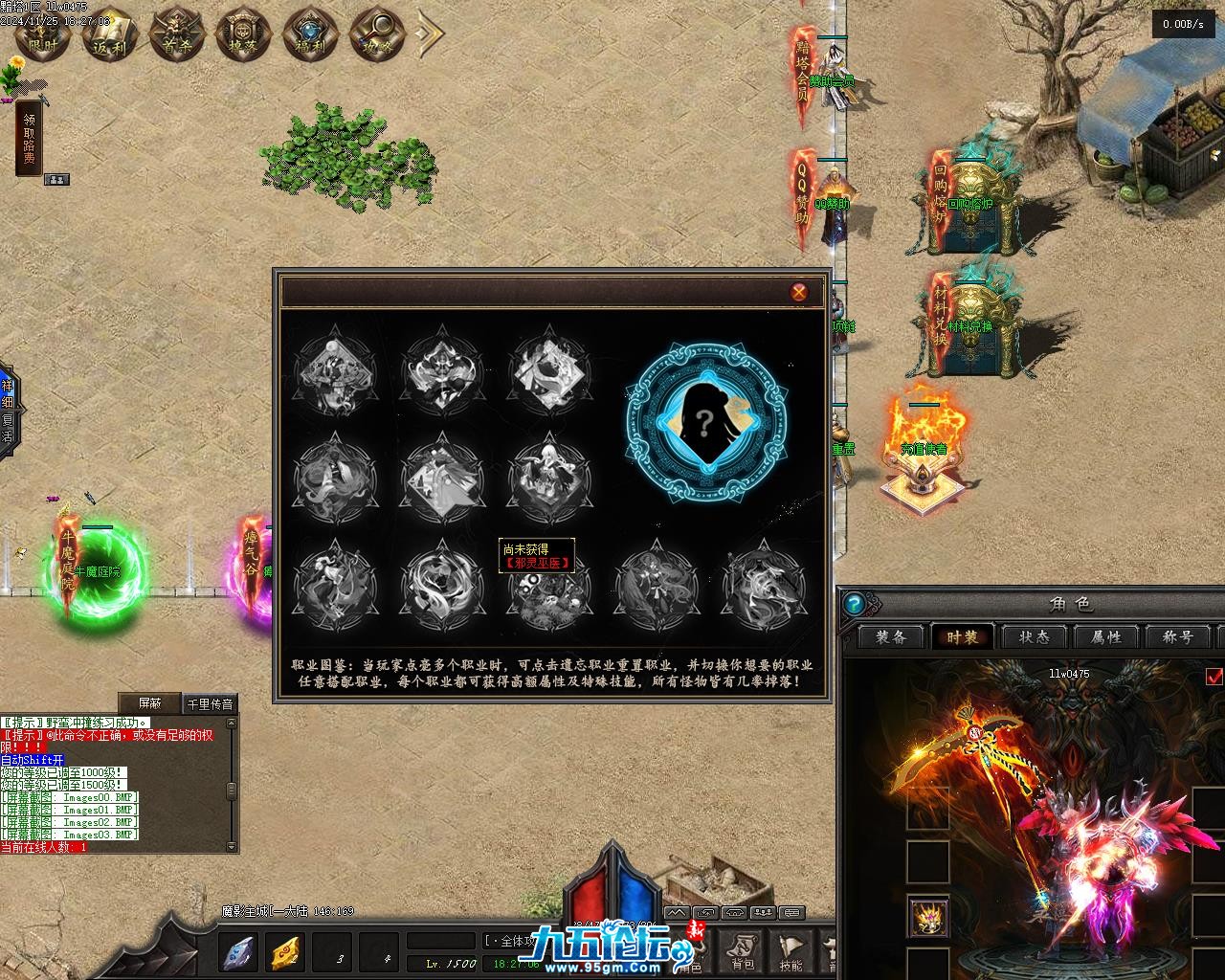Claim travel money via 领取路费 banner
Image resolution: width=1225 pixels, height=980 pixels.
click(30, 139)
